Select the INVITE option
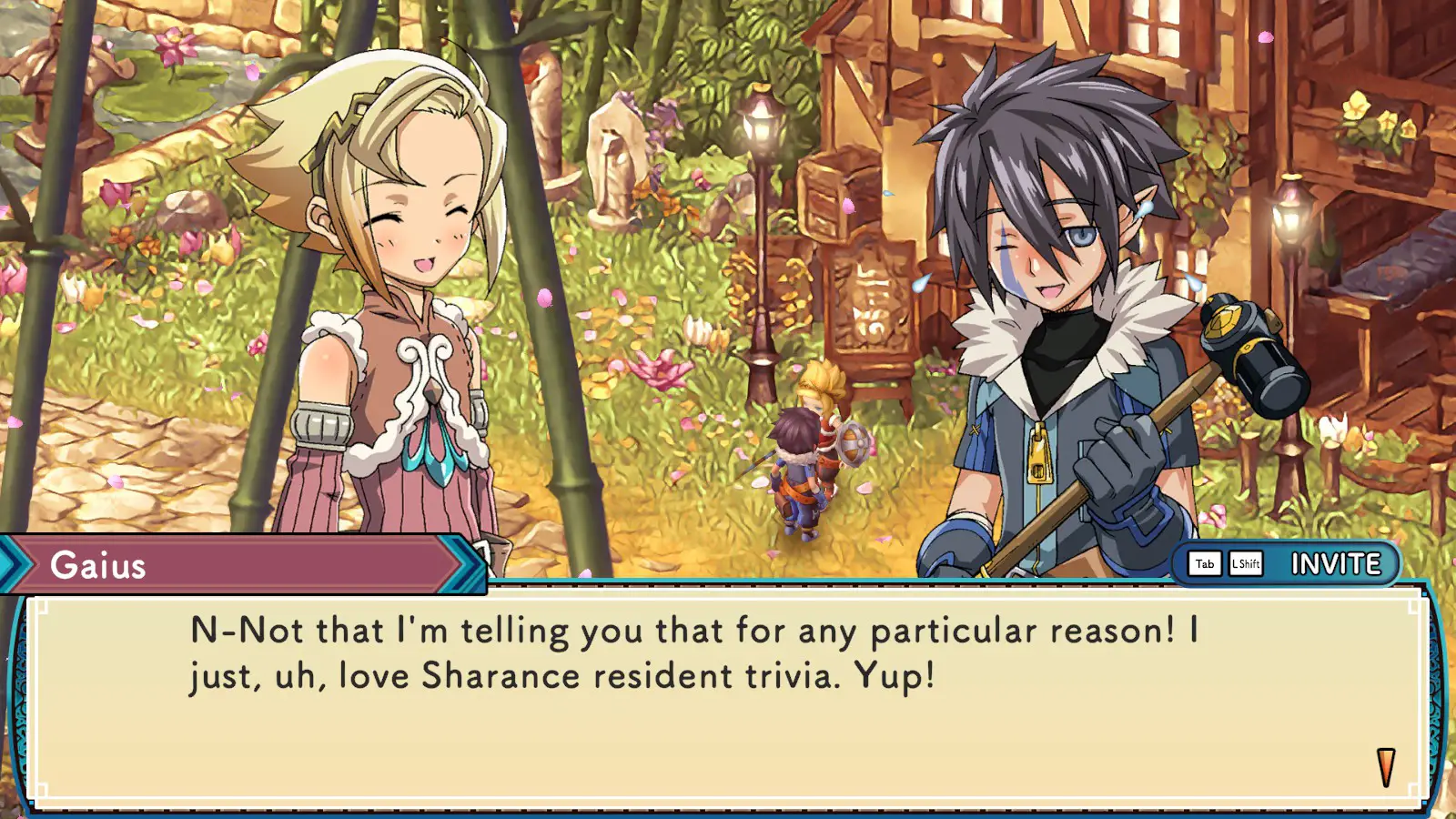Image resolution: width=1456 pixels, height=819 pixels. [x=1335, y=564]
